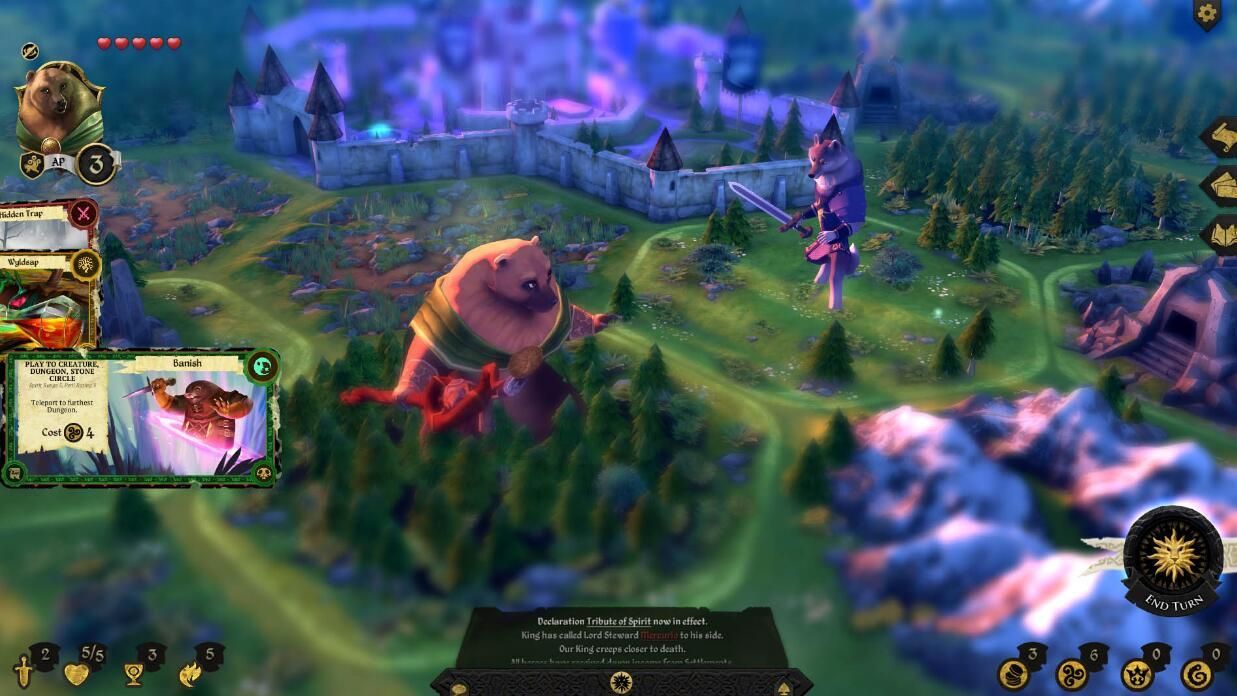
Task: Click the sword Fight stat icon
Action: (x=24, y=671)
